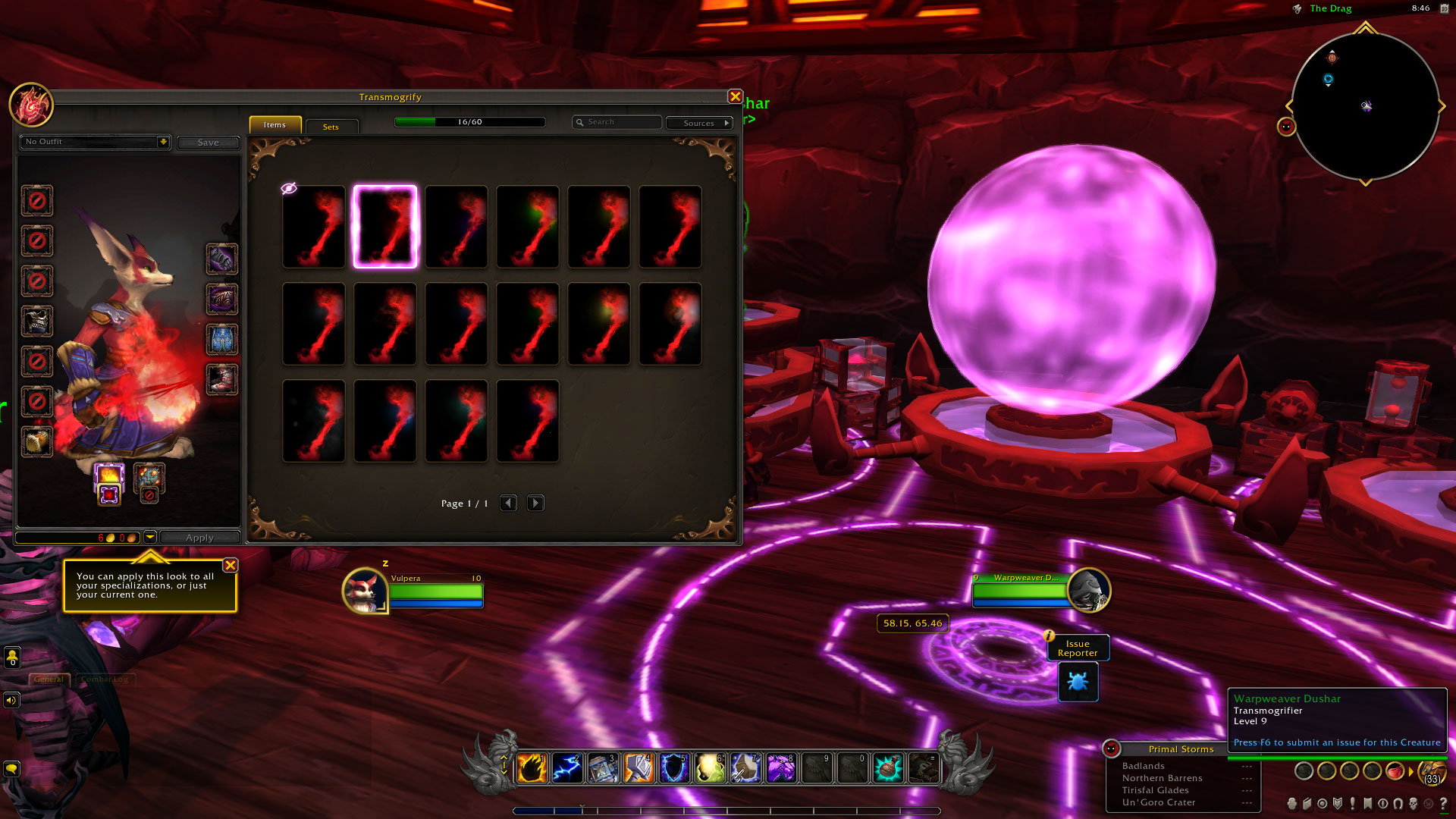
Task: Target the Warpweaver Dushar portrait frame
Action: pos(1088,591)
